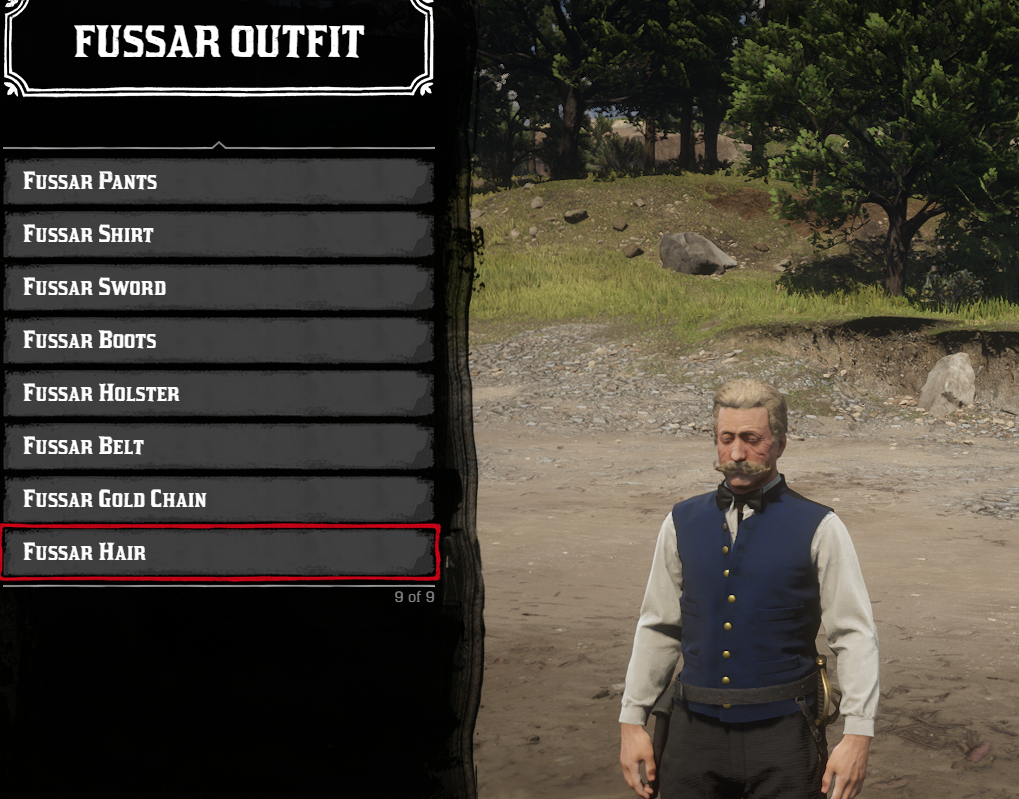Viewport: 1019px width, 799px height.
Task: Open the Fussar Holster option
Action: pyautogui.click(x=219, y=394)
